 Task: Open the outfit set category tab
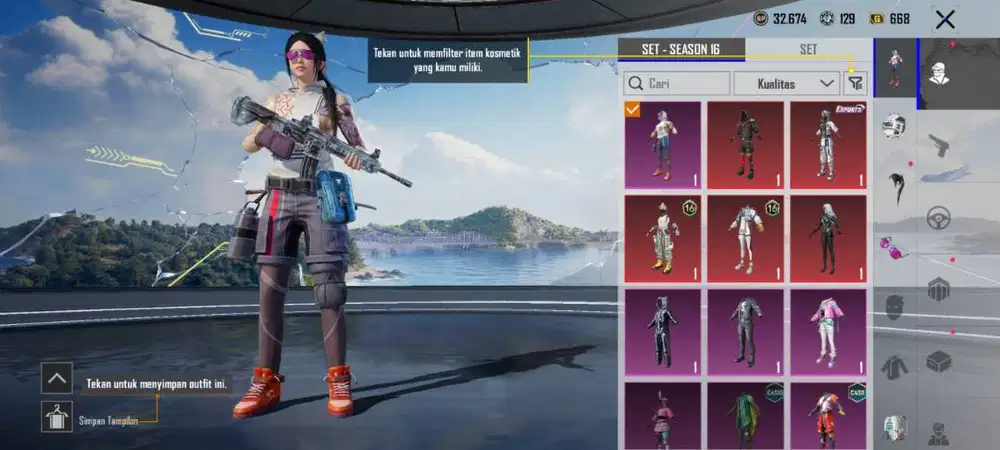click(895, 68)
